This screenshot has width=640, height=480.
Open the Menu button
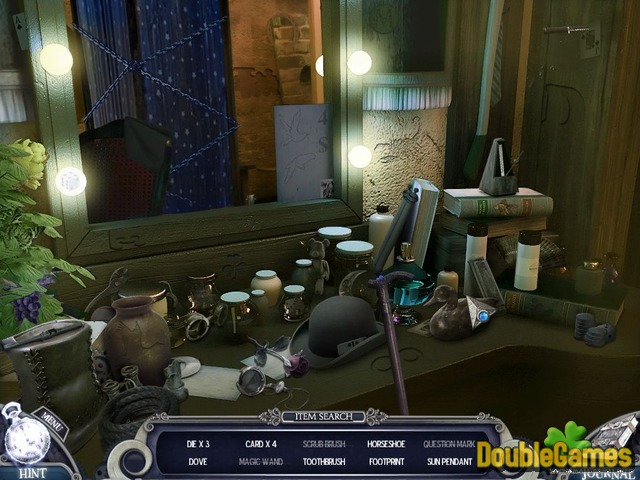tap(48, 416)
